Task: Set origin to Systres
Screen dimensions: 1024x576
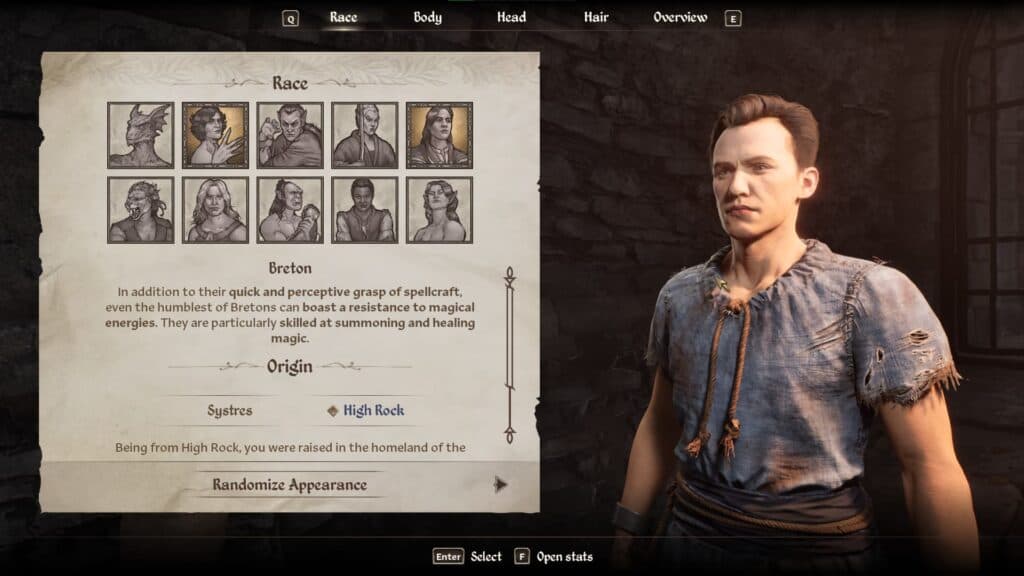Action: (x=230, y=410)
